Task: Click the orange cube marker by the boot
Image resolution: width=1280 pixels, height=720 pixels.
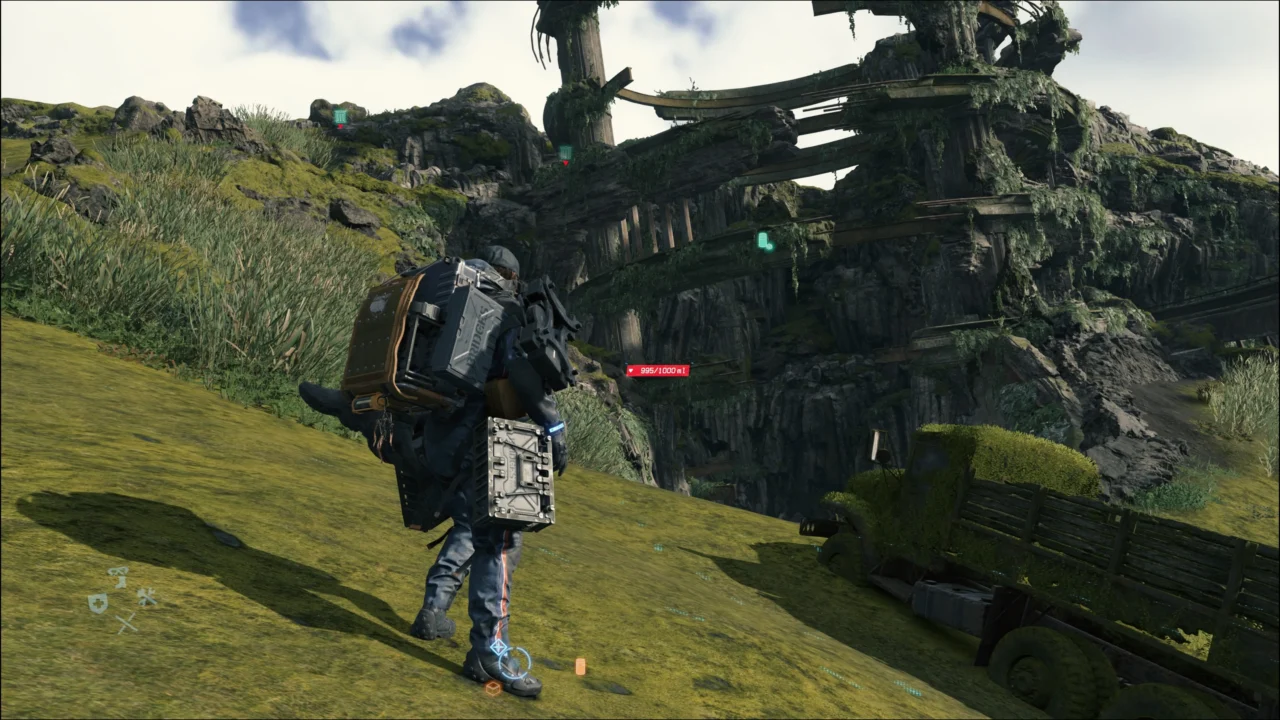Action: point(493,688)
